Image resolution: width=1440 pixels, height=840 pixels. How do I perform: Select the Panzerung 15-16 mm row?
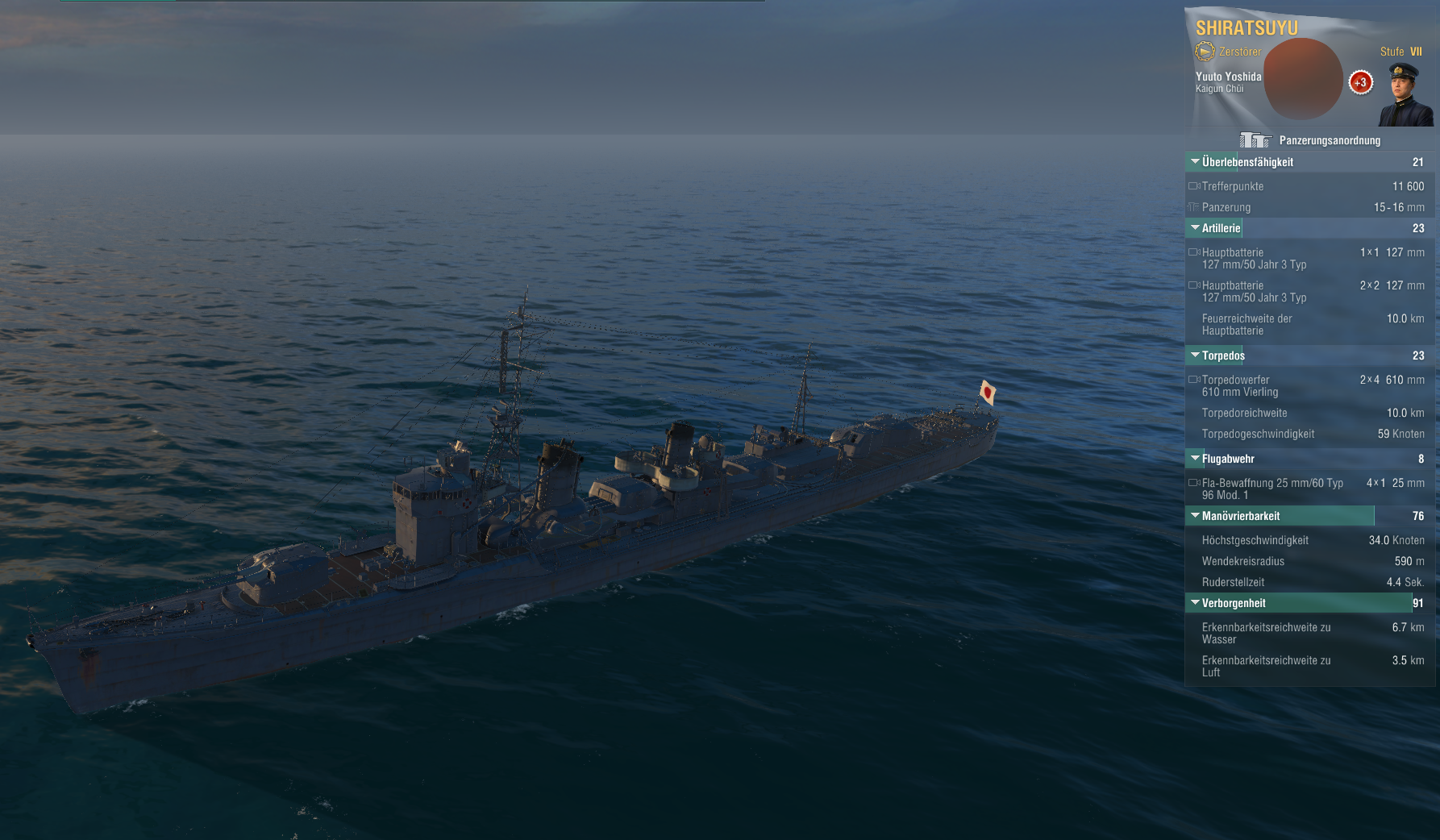(x=1306, y=207)
